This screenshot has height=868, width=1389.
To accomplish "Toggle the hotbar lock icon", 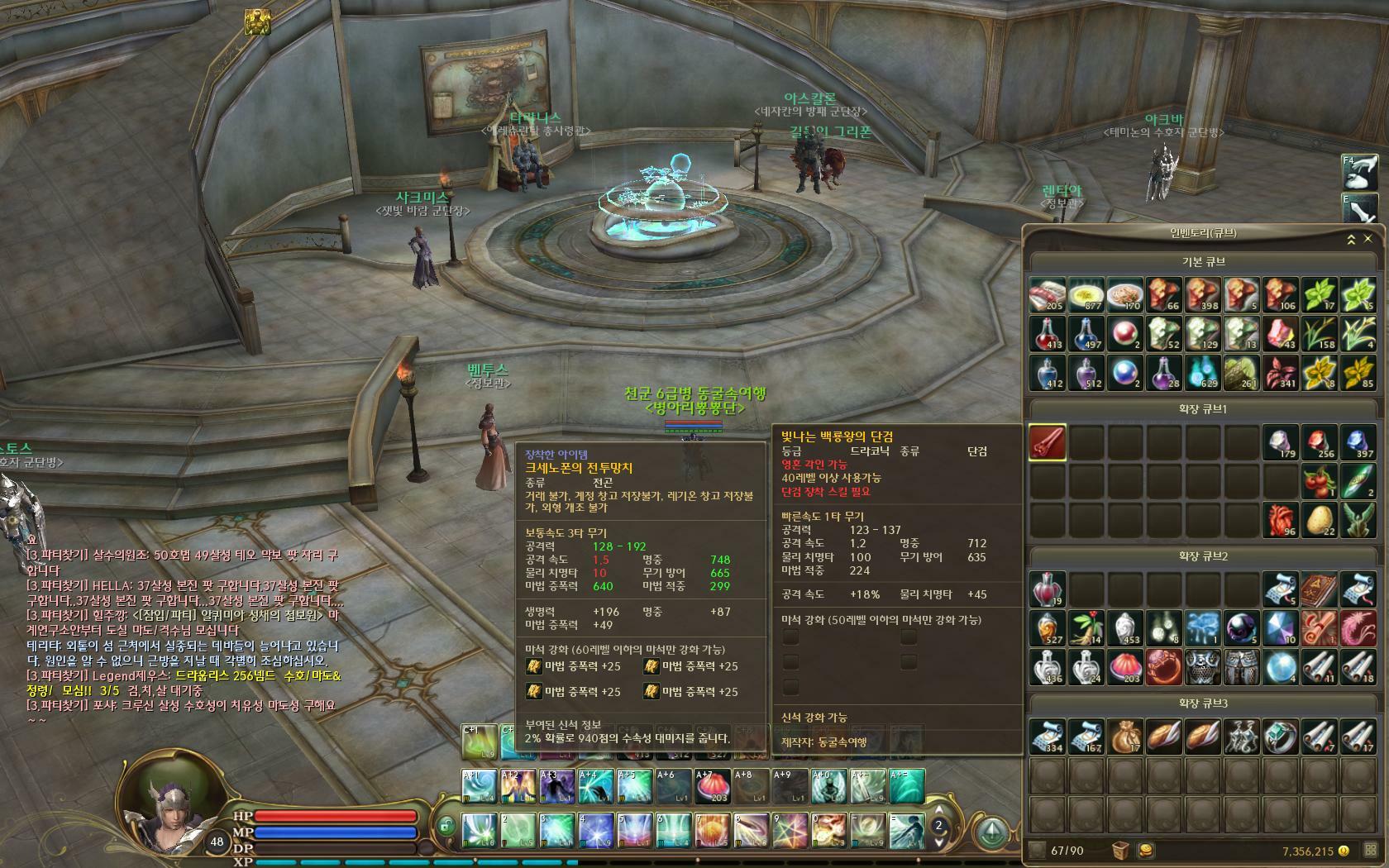I will 446,826.
